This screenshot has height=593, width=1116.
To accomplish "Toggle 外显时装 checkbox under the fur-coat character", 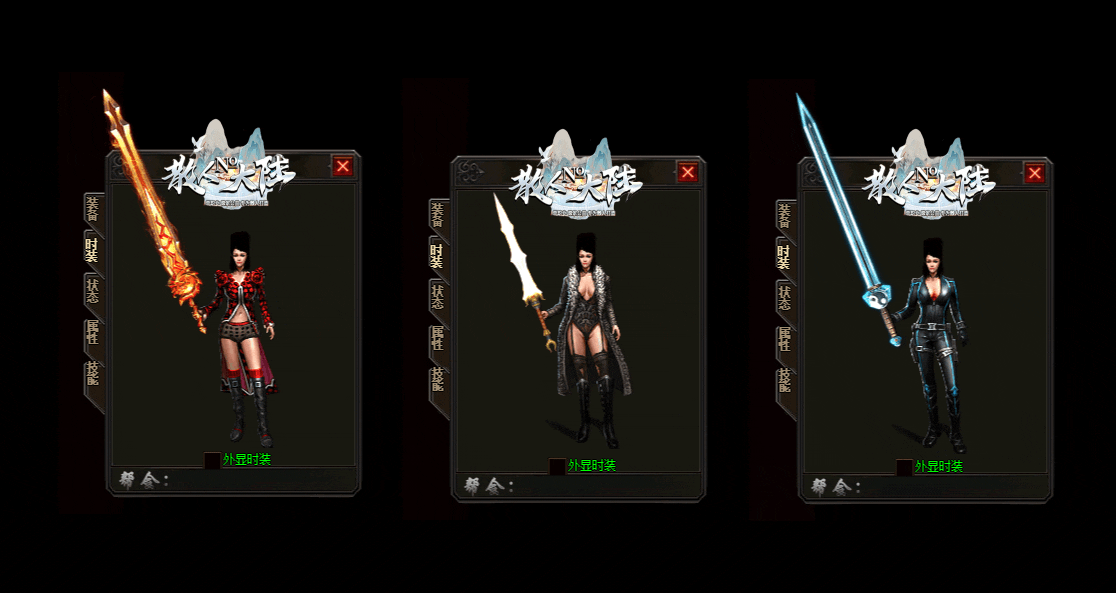I will pyautogui.click(x=557, y=466).
